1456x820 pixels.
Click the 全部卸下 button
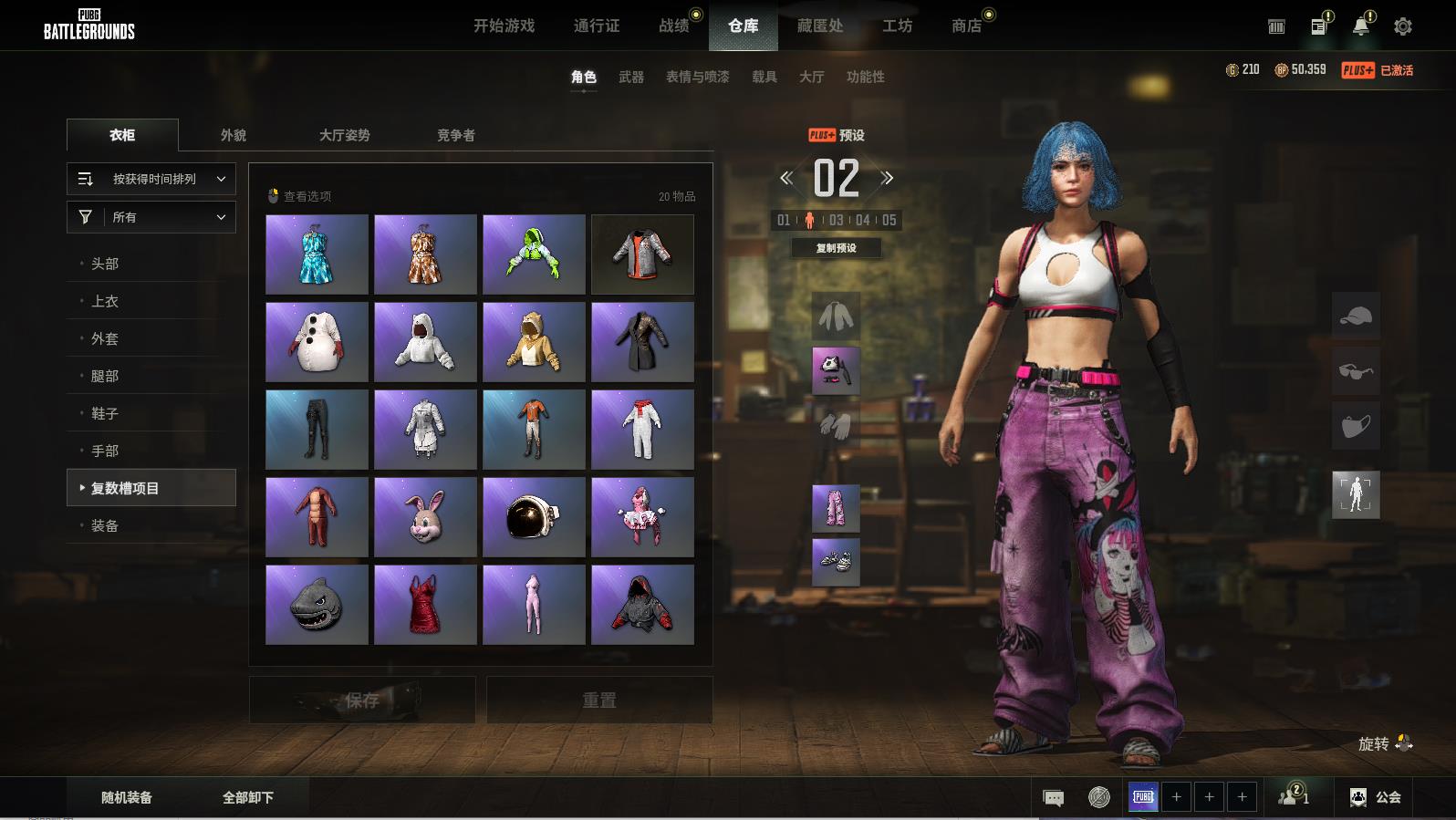click(x=248, y=797)
